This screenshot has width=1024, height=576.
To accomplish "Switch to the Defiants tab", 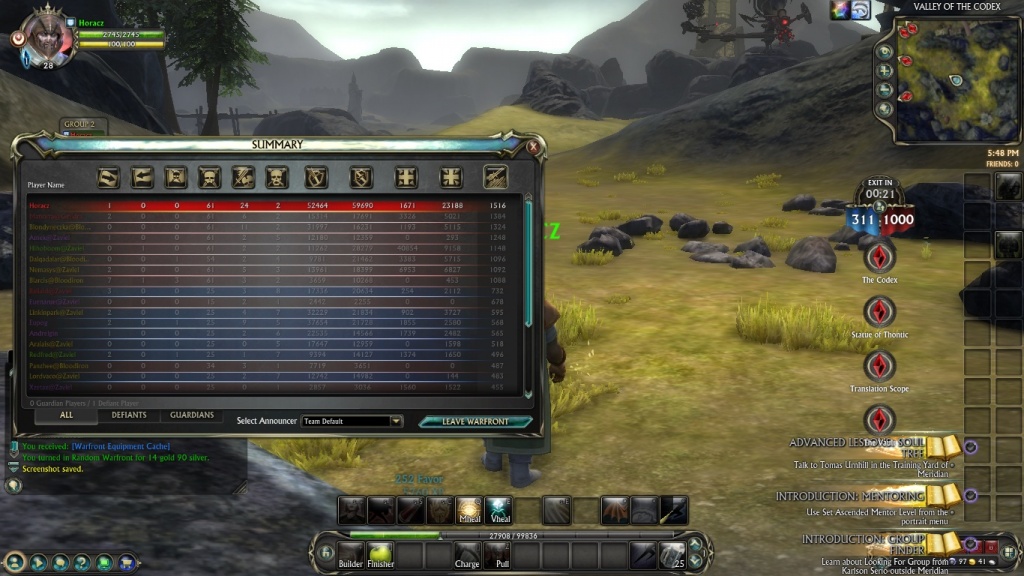I will click(129, 415).
